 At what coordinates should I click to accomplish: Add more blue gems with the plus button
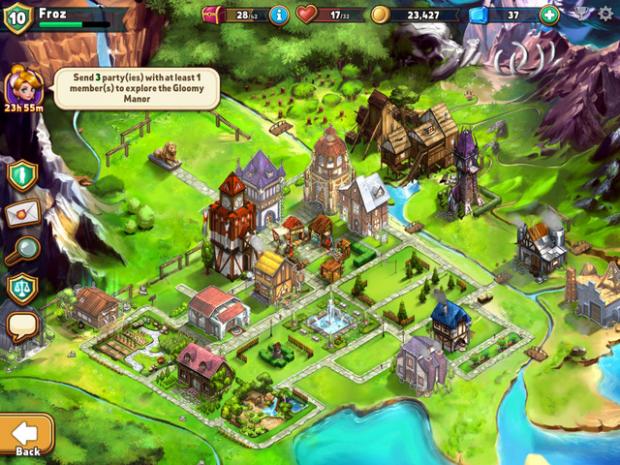(549, 14)
